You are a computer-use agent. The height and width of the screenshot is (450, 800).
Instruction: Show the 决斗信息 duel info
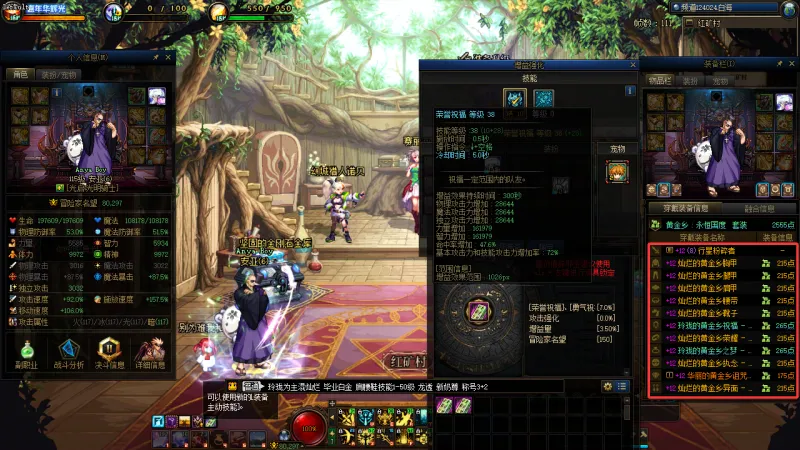(x=110, y=354)
